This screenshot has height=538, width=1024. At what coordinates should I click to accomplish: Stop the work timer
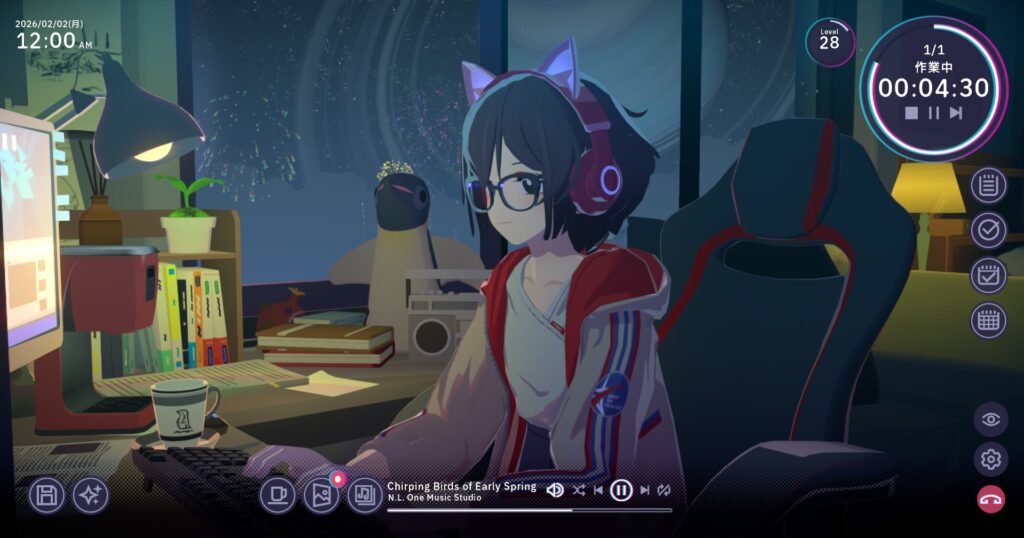pos(911,113)
